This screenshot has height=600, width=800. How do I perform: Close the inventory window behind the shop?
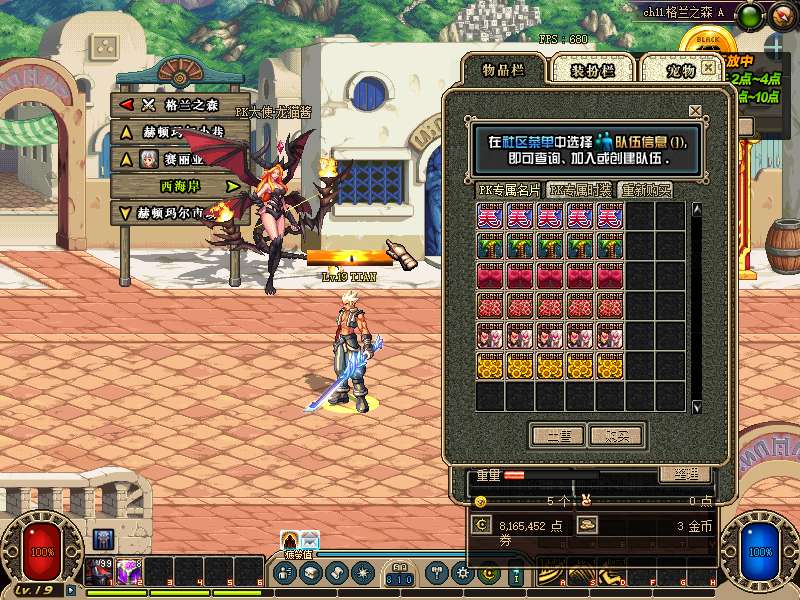[x=709, y=68]
